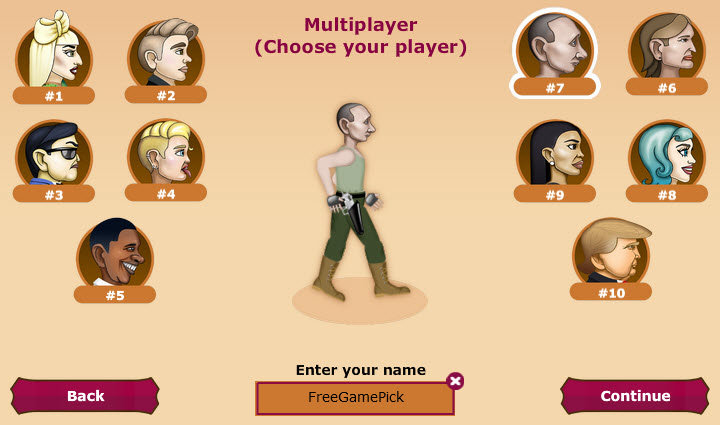Continue to the next screen

[635, 396]
